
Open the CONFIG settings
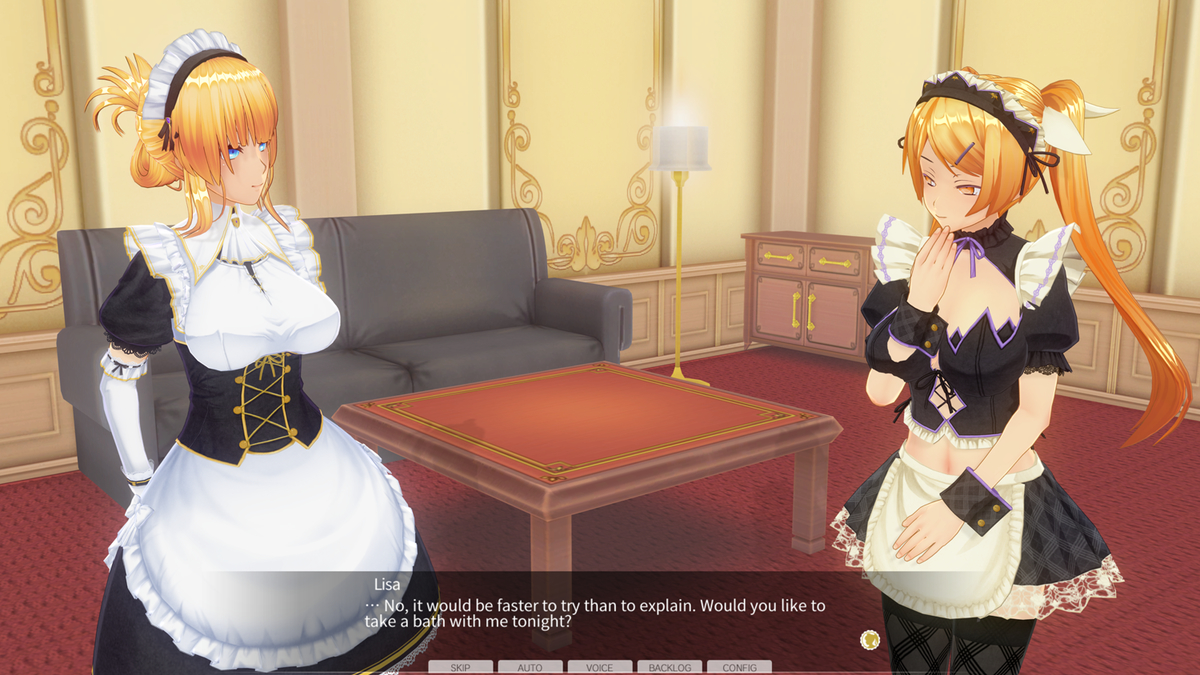pyautogui.click(x=739, y=667)
